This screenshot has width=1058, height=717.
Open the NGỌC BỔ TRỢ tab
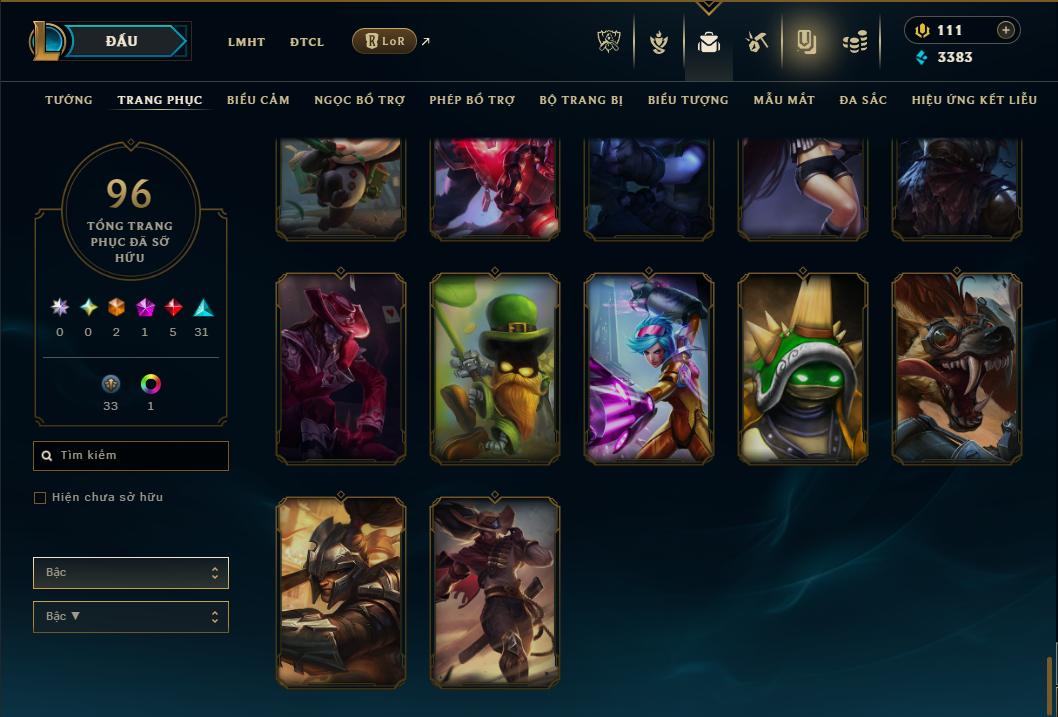point(359,100)
